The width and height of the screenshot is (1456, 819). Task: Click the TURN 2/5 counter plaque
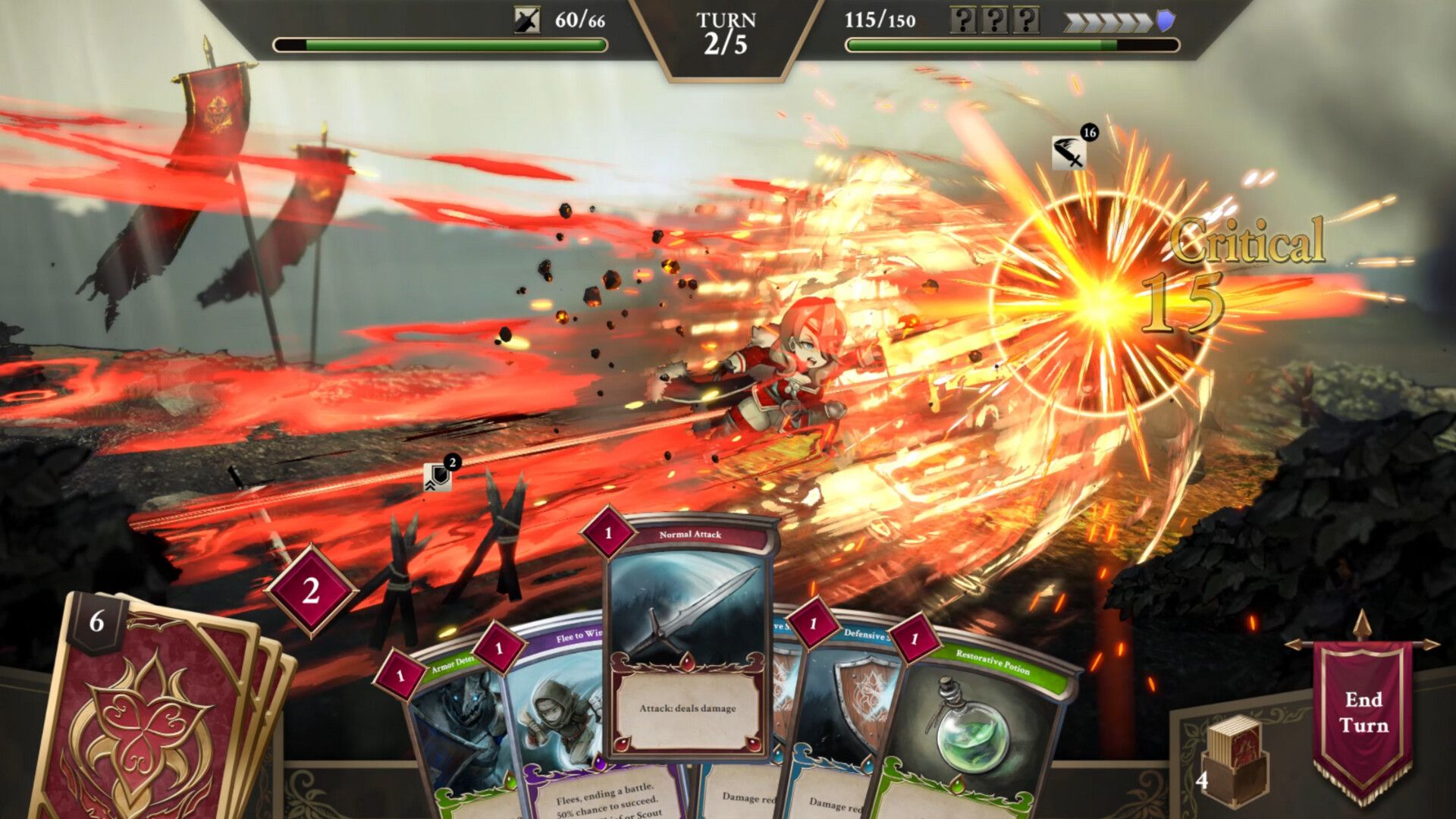(x=726, y=30)
